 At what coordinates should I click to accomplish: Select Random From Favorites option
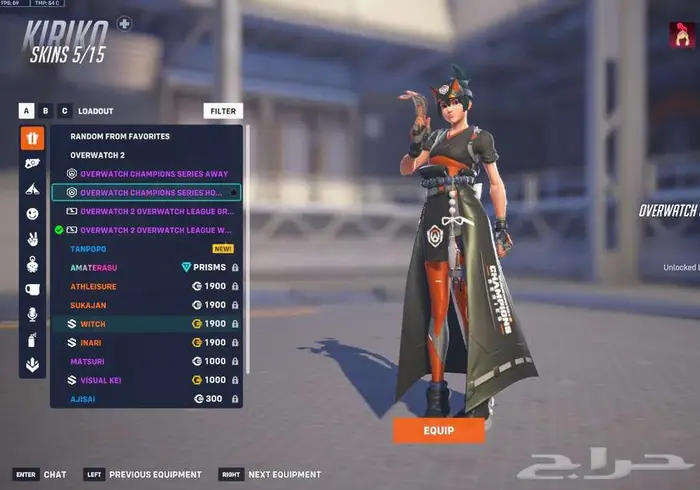coord(120,136)
